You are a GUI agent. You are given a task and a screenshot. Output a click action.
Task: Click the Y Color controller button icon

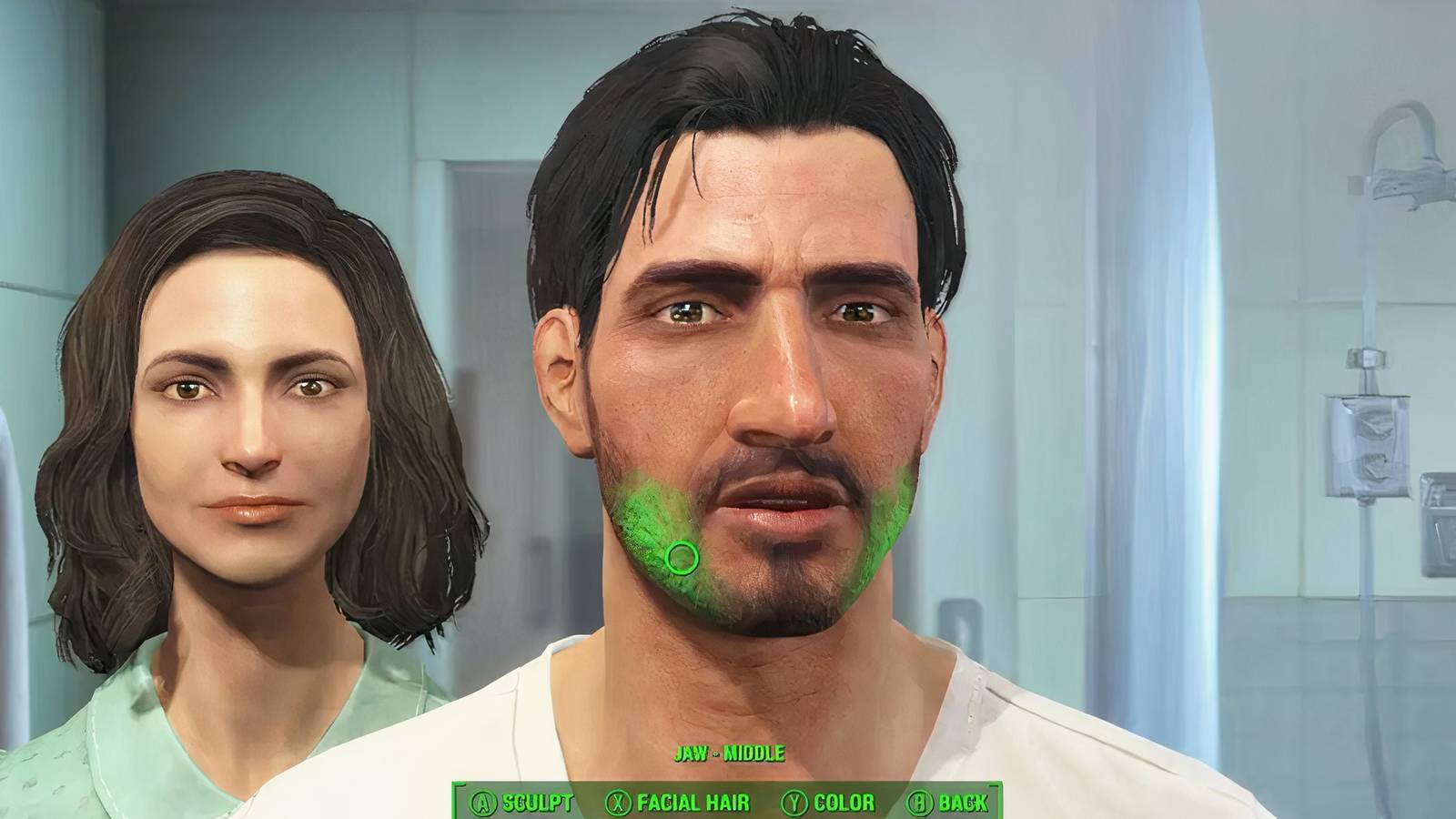[x=794, y=804]
